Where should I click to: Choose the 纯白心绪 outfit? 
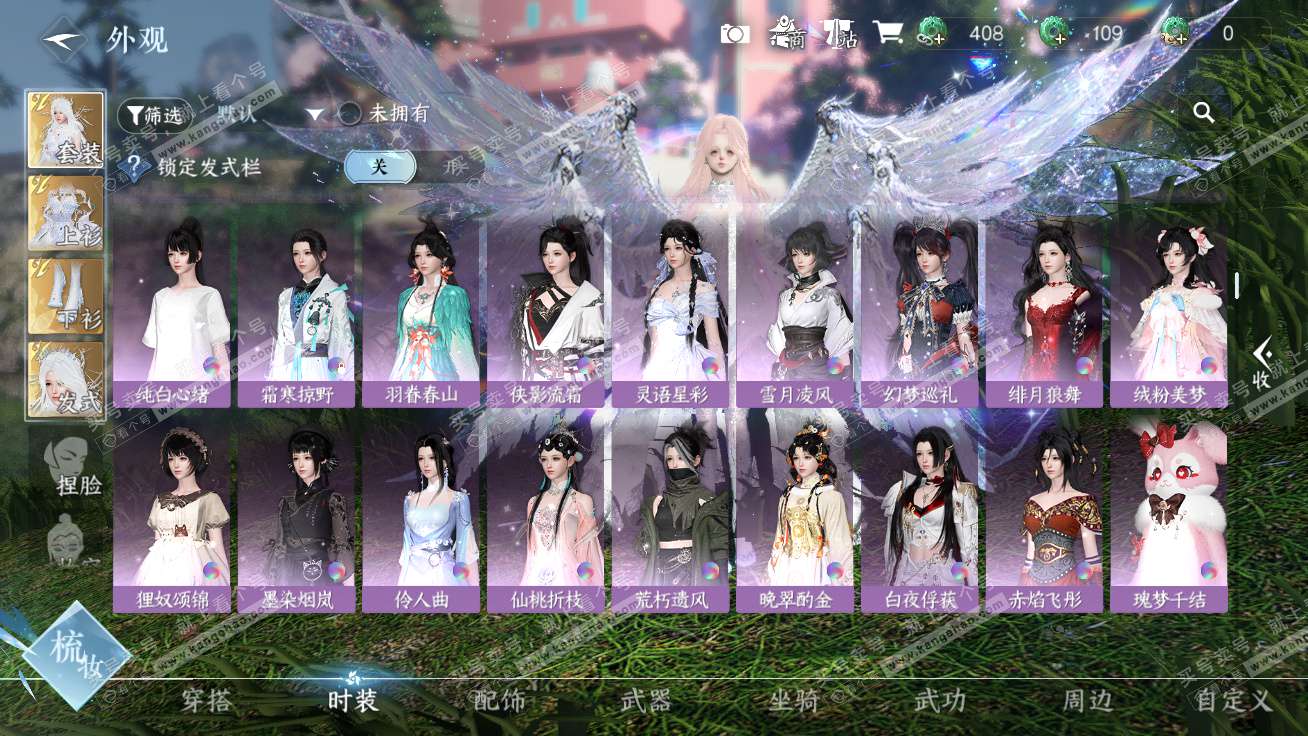point(172,310)
